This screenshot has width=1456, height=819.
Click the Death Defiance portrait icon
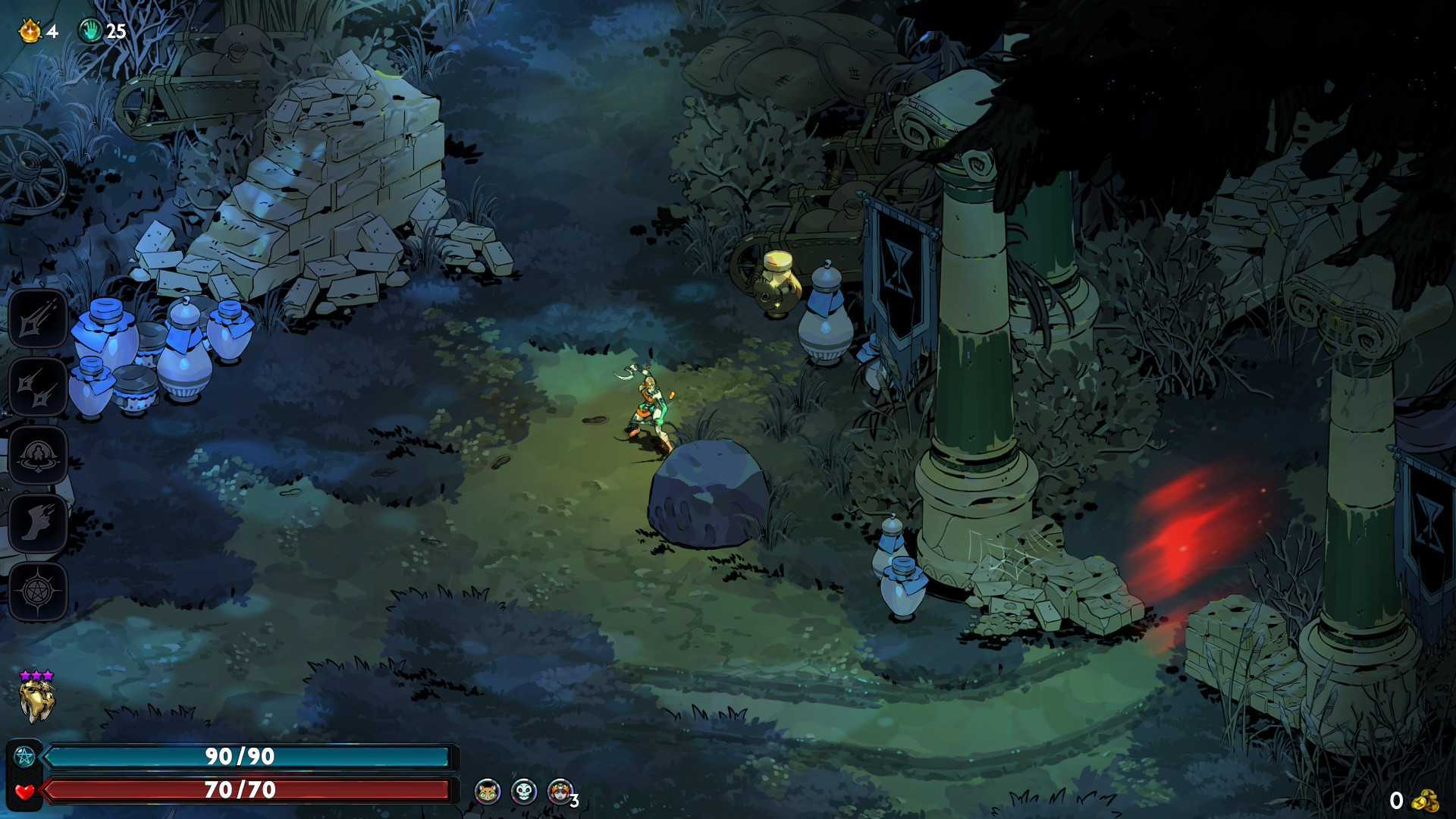point(560,792)
